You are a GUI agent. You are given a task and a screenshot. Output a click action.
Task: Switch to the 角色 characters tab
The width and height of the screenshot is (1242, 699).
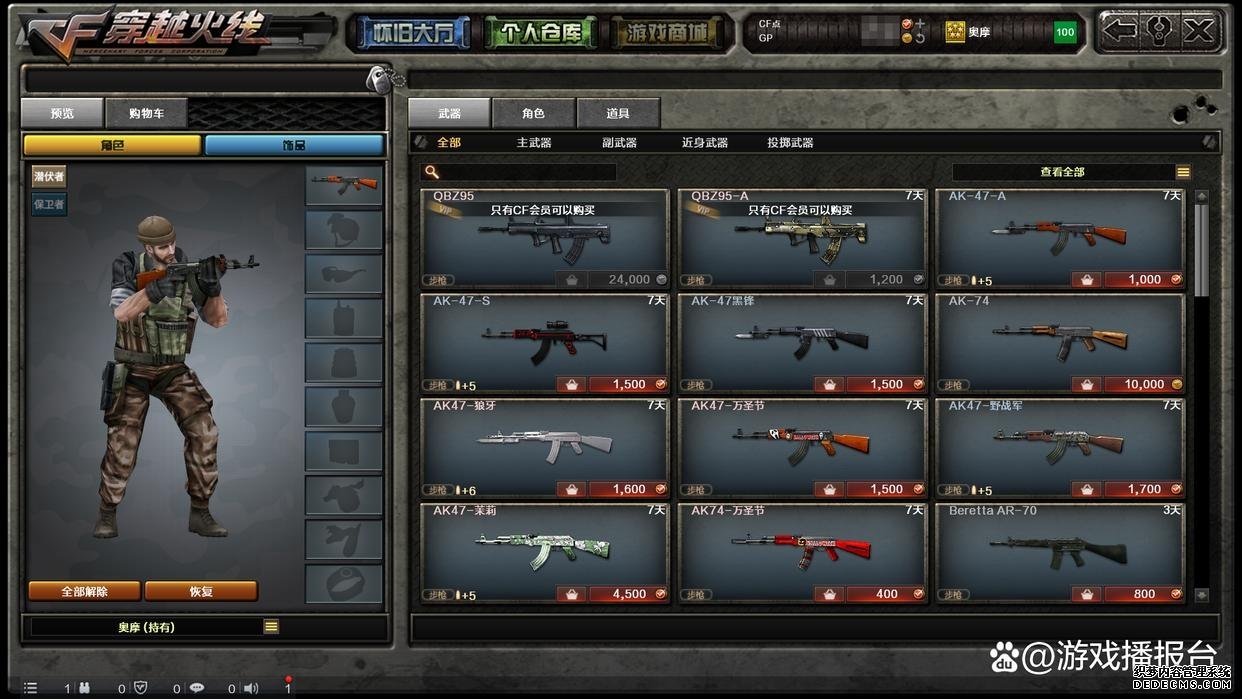coord(533,113)
